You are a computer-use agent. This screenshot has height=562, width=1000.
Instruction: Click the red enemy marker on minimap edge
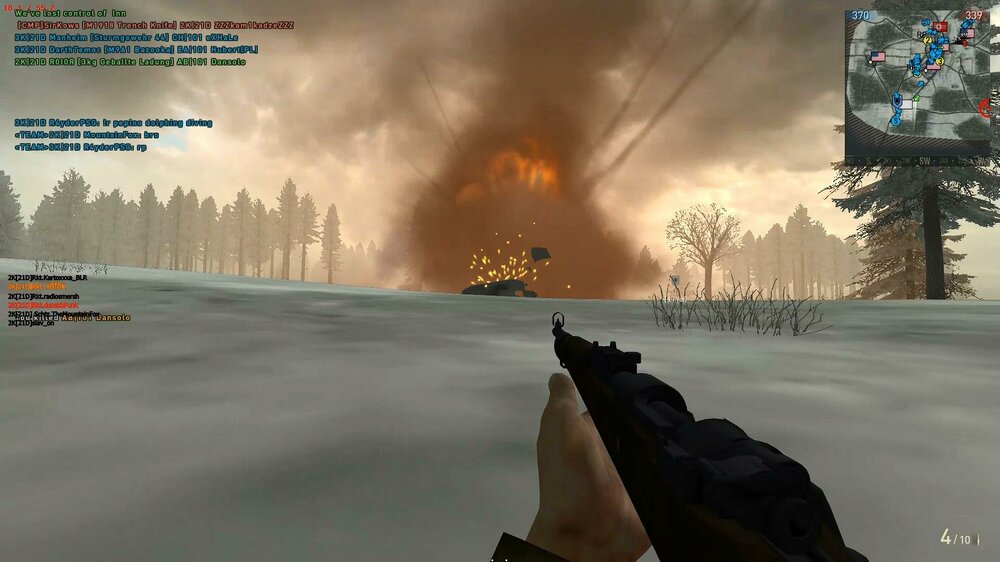point(984,107)
